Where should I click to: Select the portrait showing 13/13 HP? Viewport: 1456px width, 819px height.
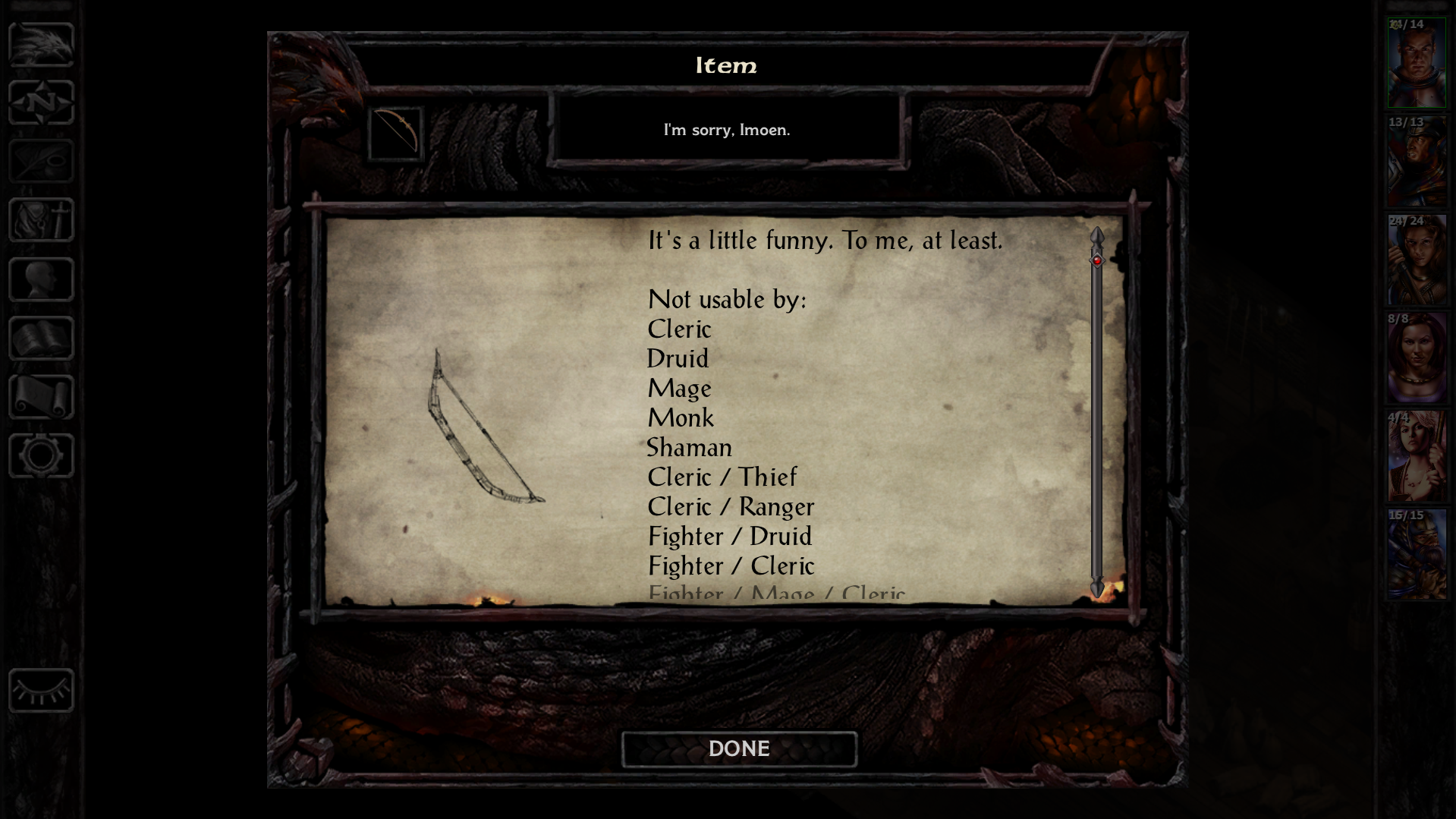(1416, 159)
